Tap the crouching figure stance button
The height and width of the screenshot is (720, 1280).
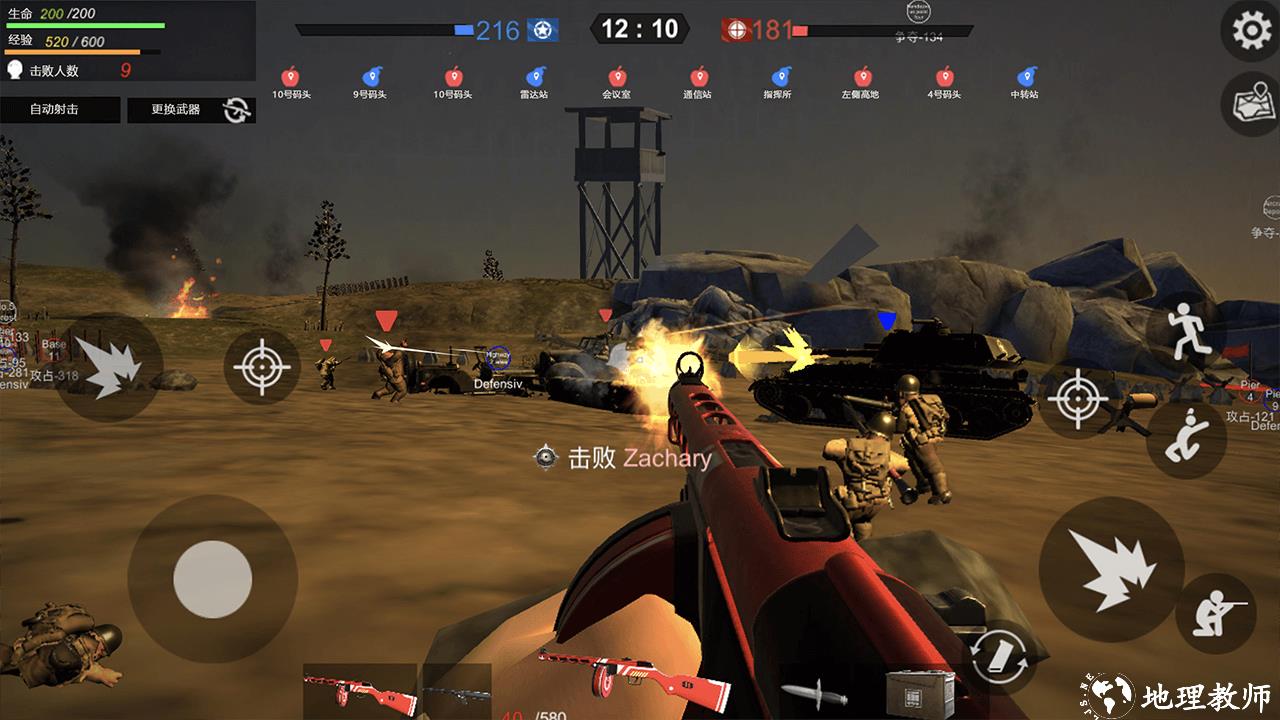click(1187, 438)
